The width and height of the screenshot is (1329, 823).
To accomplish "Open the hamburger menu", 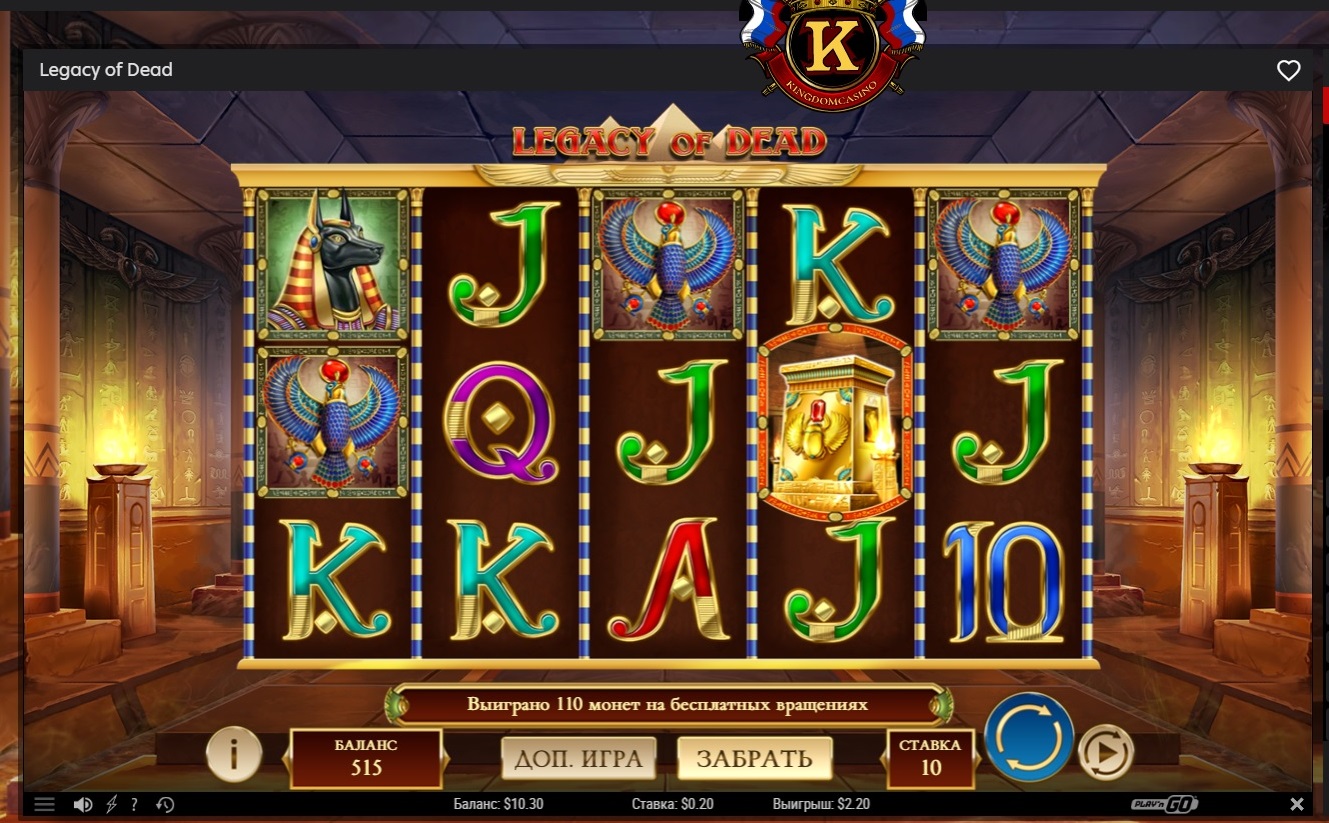I will (x=44, y=804).
